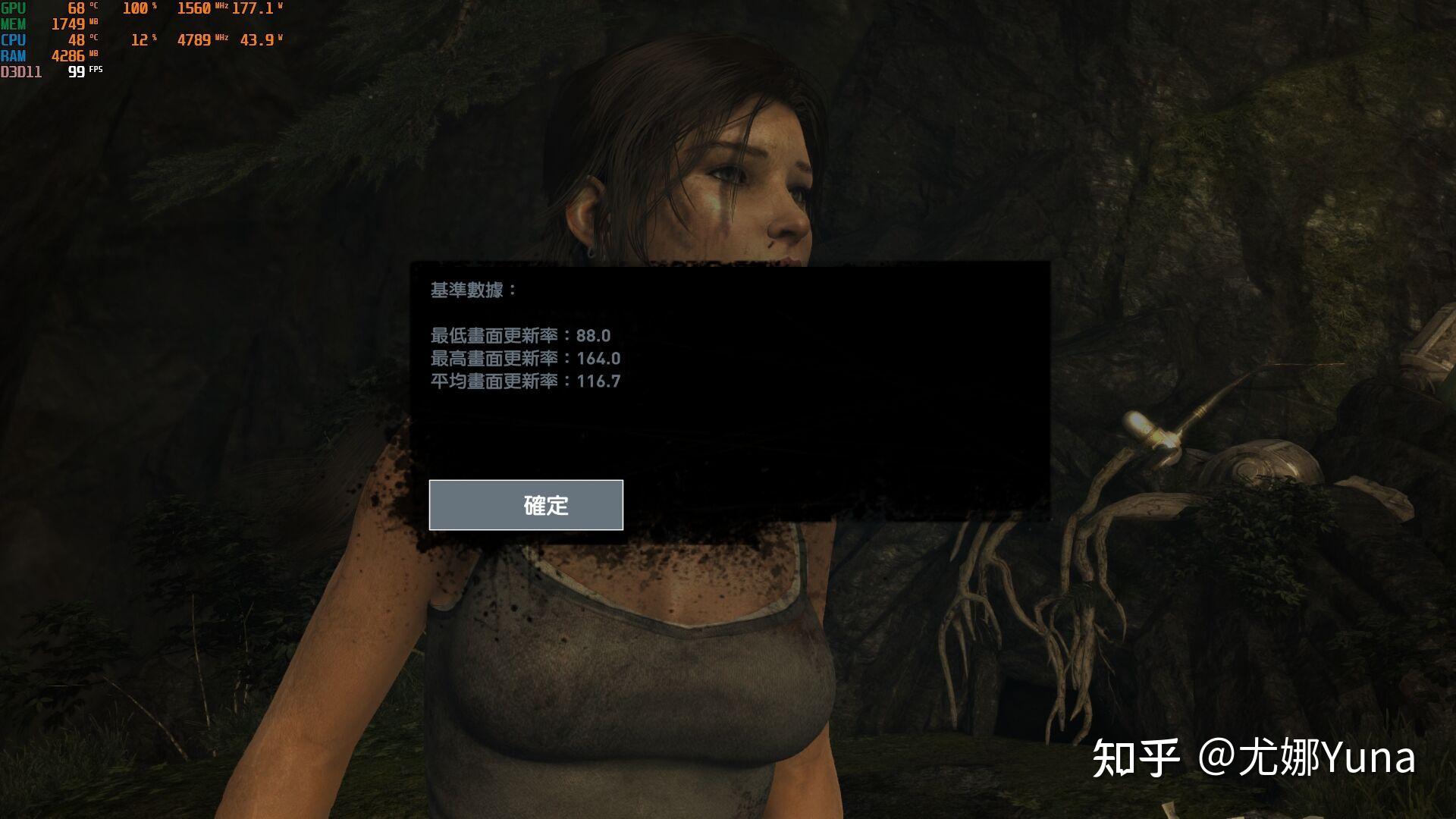Click the D3D11 indicator in the overlay
The width and height of the screenshot is (1456, 819).
[21, 72]
